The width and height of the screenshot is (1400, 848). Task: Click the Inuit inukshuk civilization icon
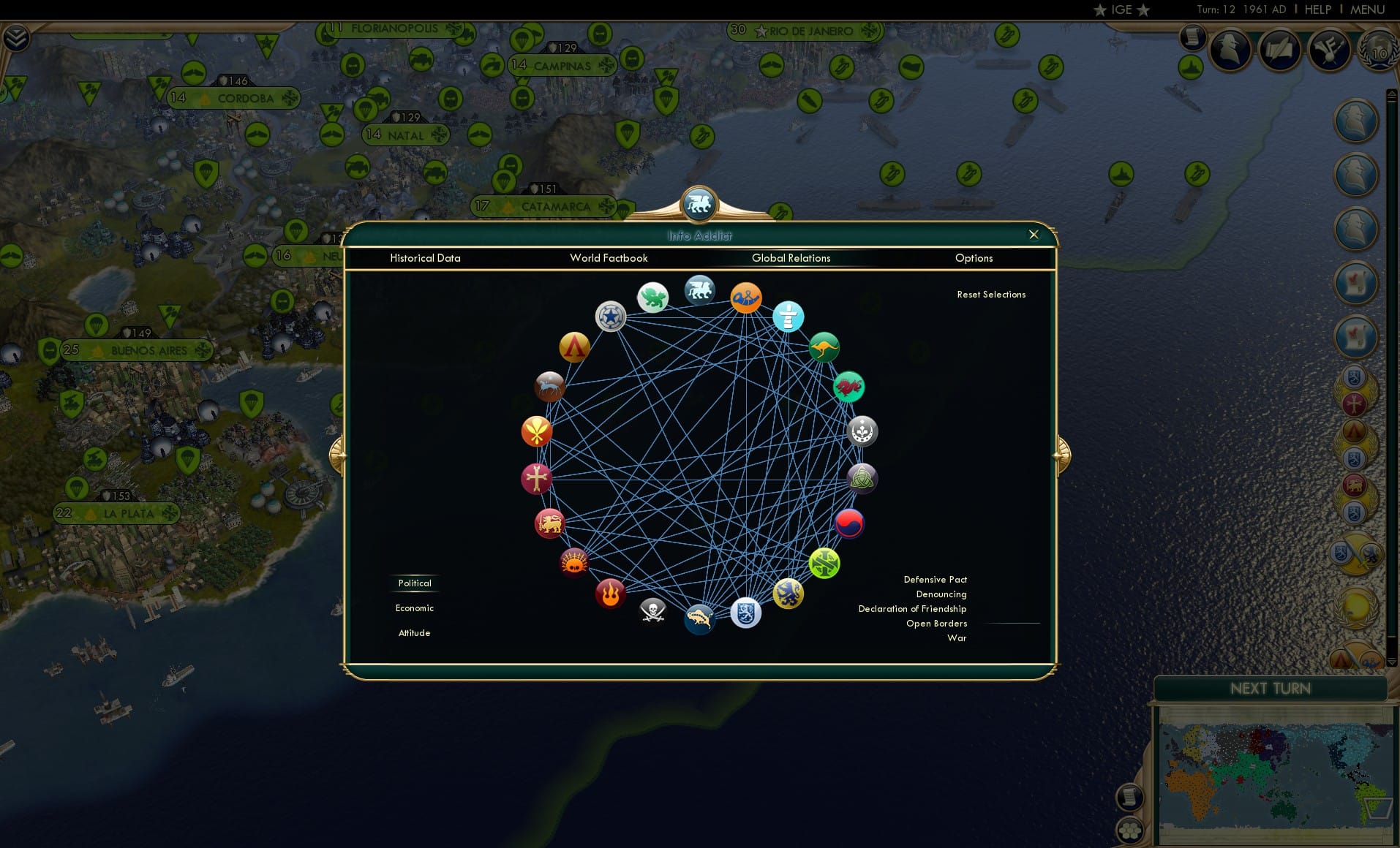[789, 318]
